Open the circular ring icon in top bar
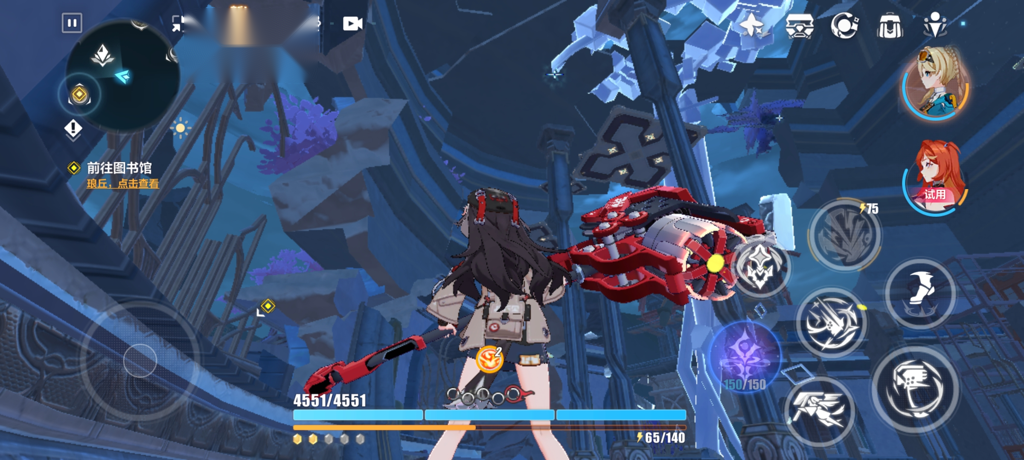Image resolution: width=1024 pixels, height=460 pixels. click(x=845, y=26)
